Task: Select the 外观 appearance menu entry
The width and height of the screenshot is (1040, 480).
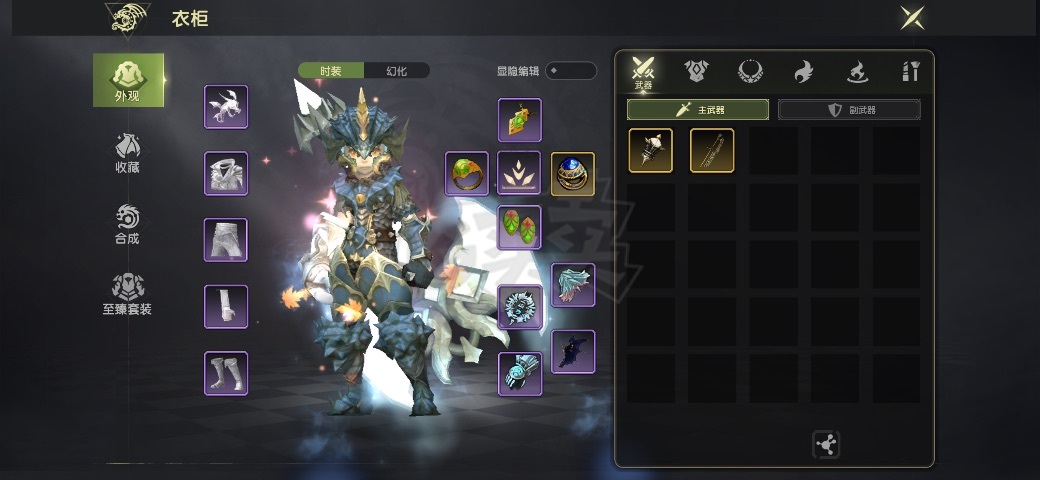Action: (128, 80)
